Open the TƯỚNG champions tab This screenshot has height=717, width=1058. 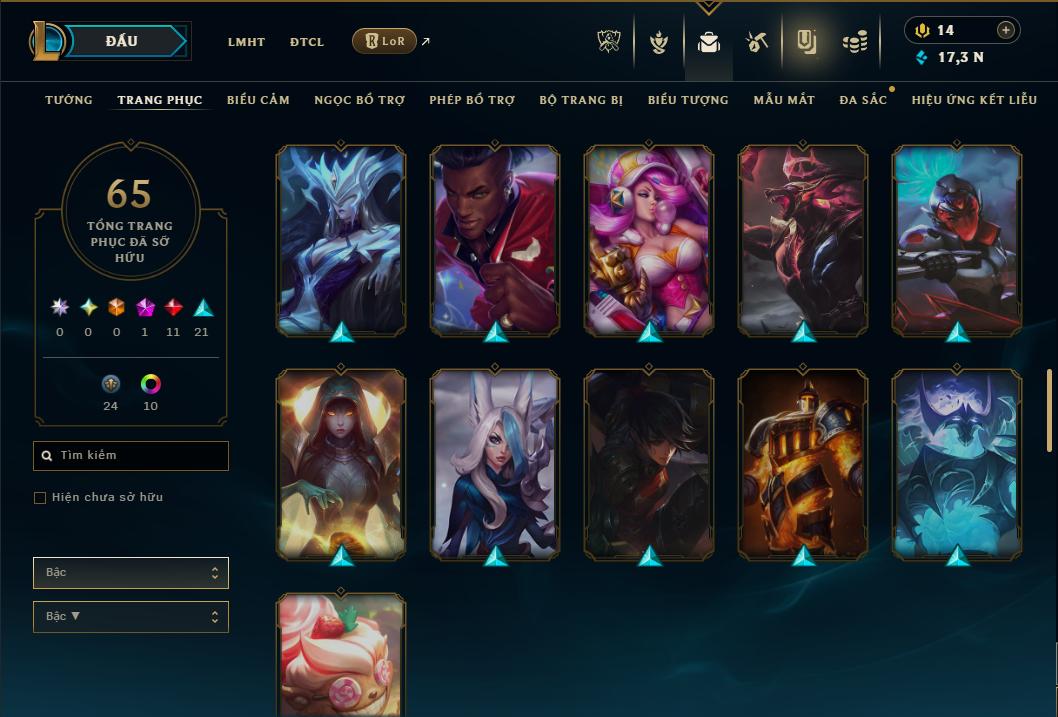[x=69, y=100]
